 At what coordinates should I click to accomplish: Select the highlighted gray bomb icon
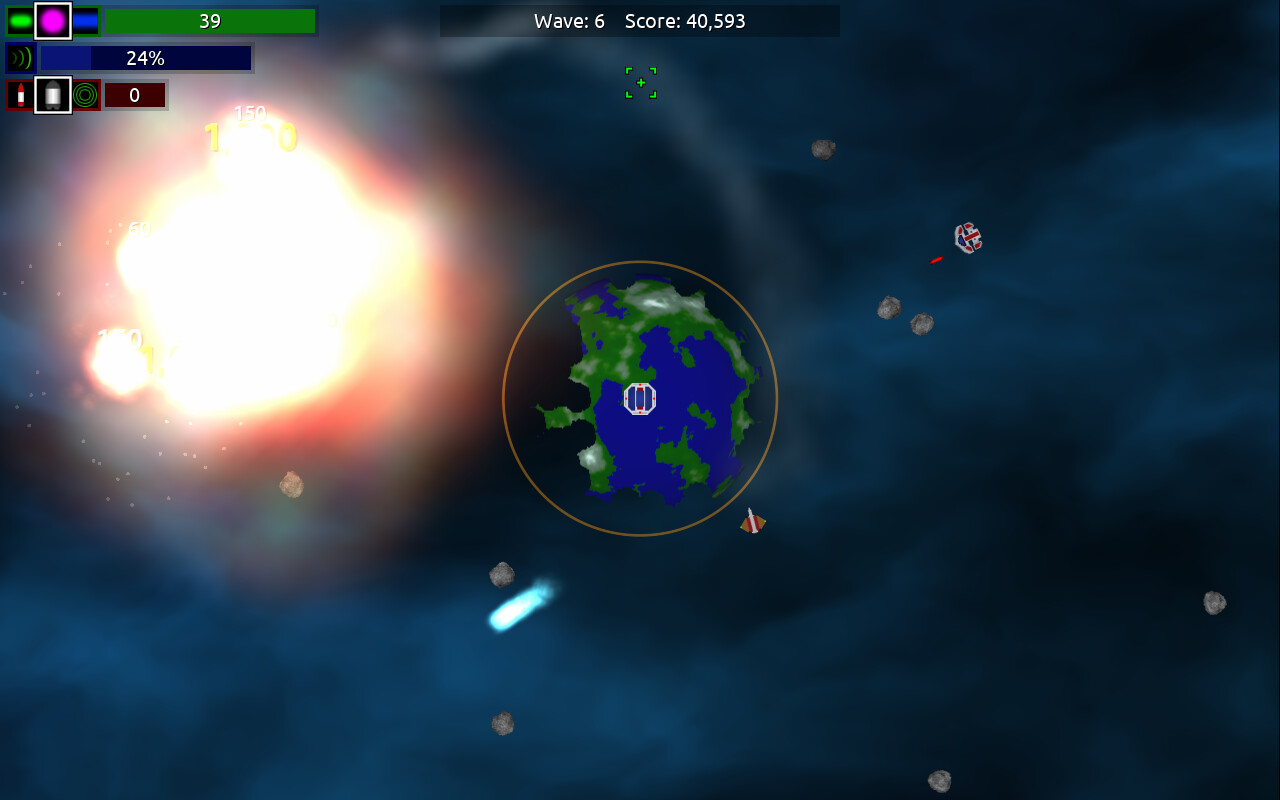(x=53, y=94)
